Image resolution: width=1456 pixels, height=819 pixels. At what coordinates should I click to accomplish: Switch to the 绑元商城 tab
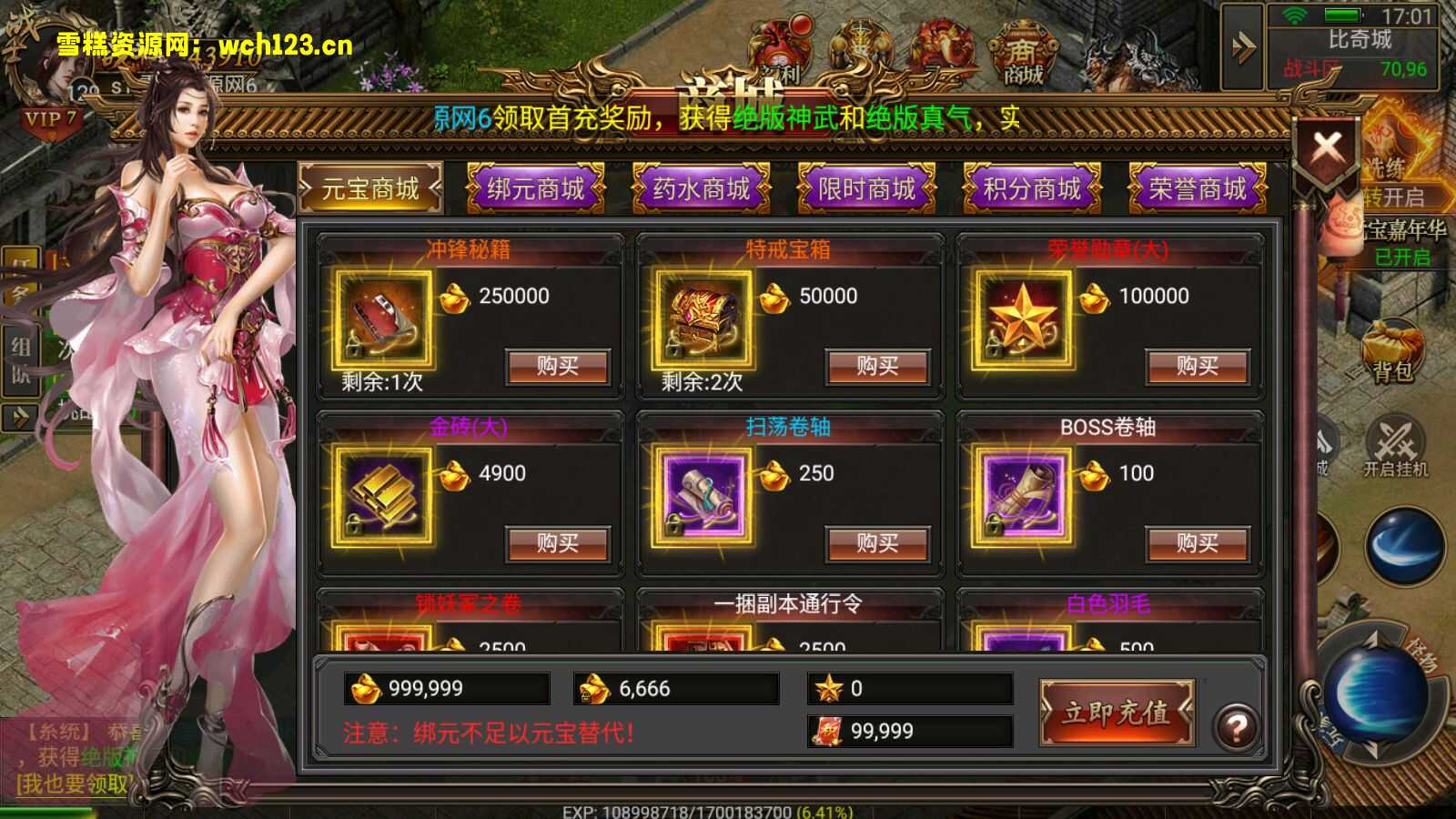tap(535, 189)
